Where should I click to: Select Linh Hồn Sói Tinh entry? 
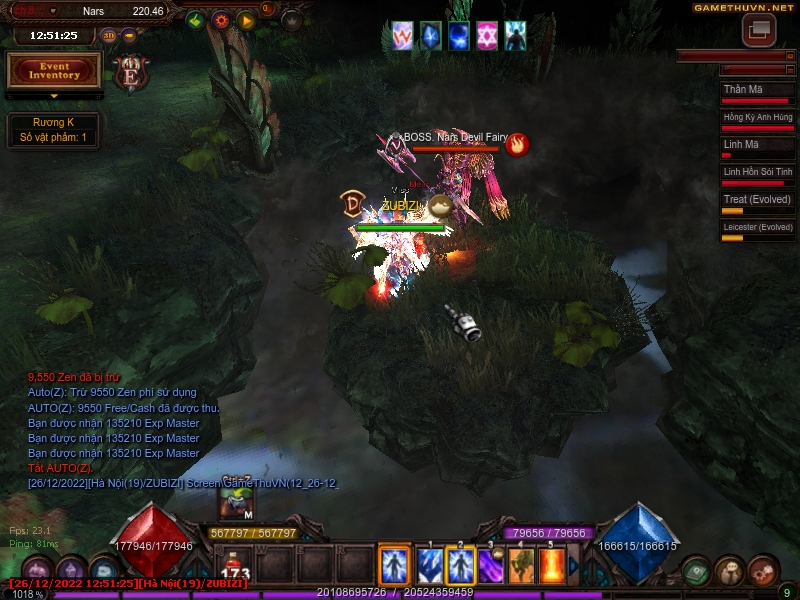pyautogui.click(x=758, y=176)
